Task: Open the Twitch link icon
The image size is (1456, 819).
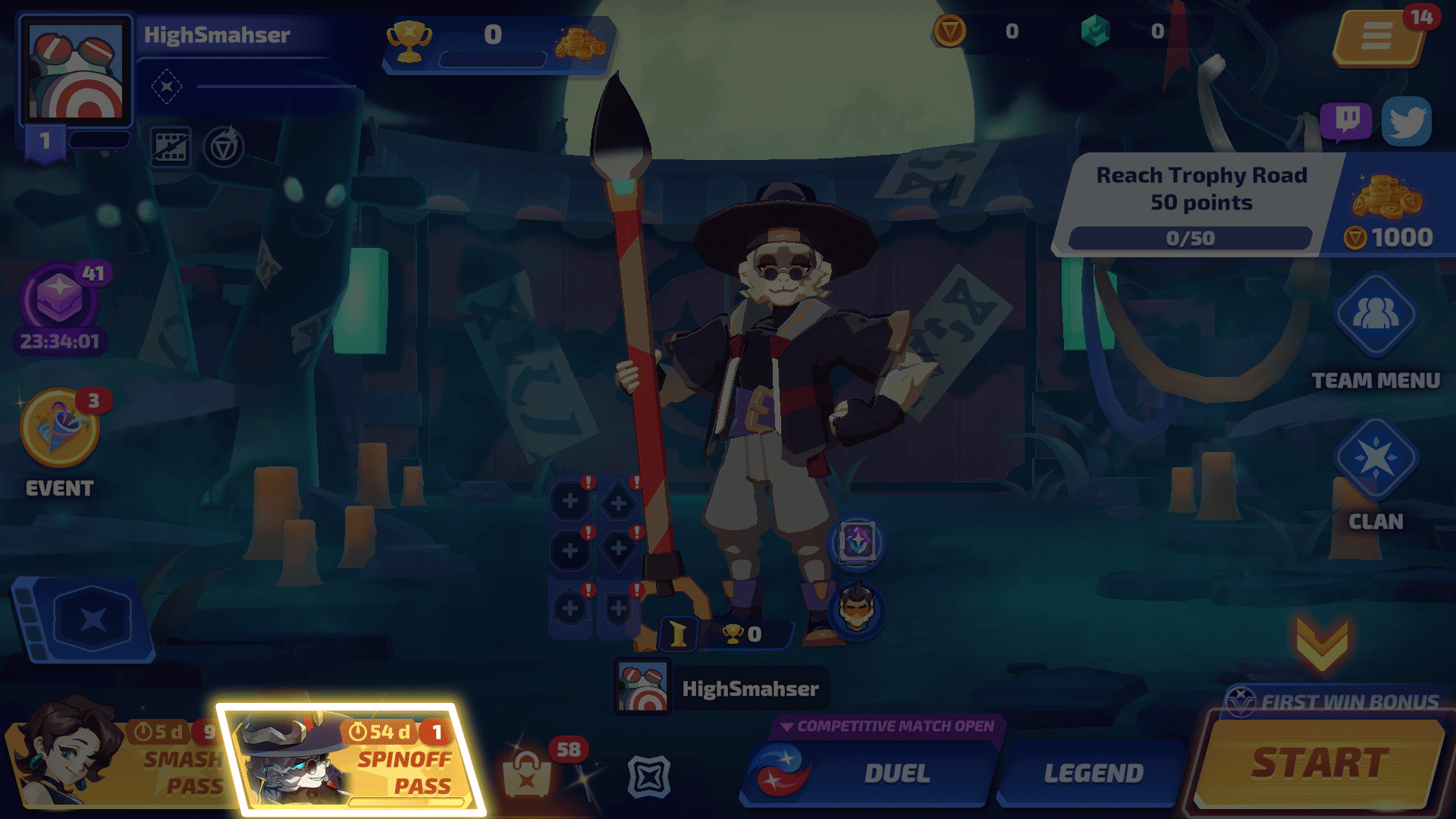Action: (x=1346, y=121)
